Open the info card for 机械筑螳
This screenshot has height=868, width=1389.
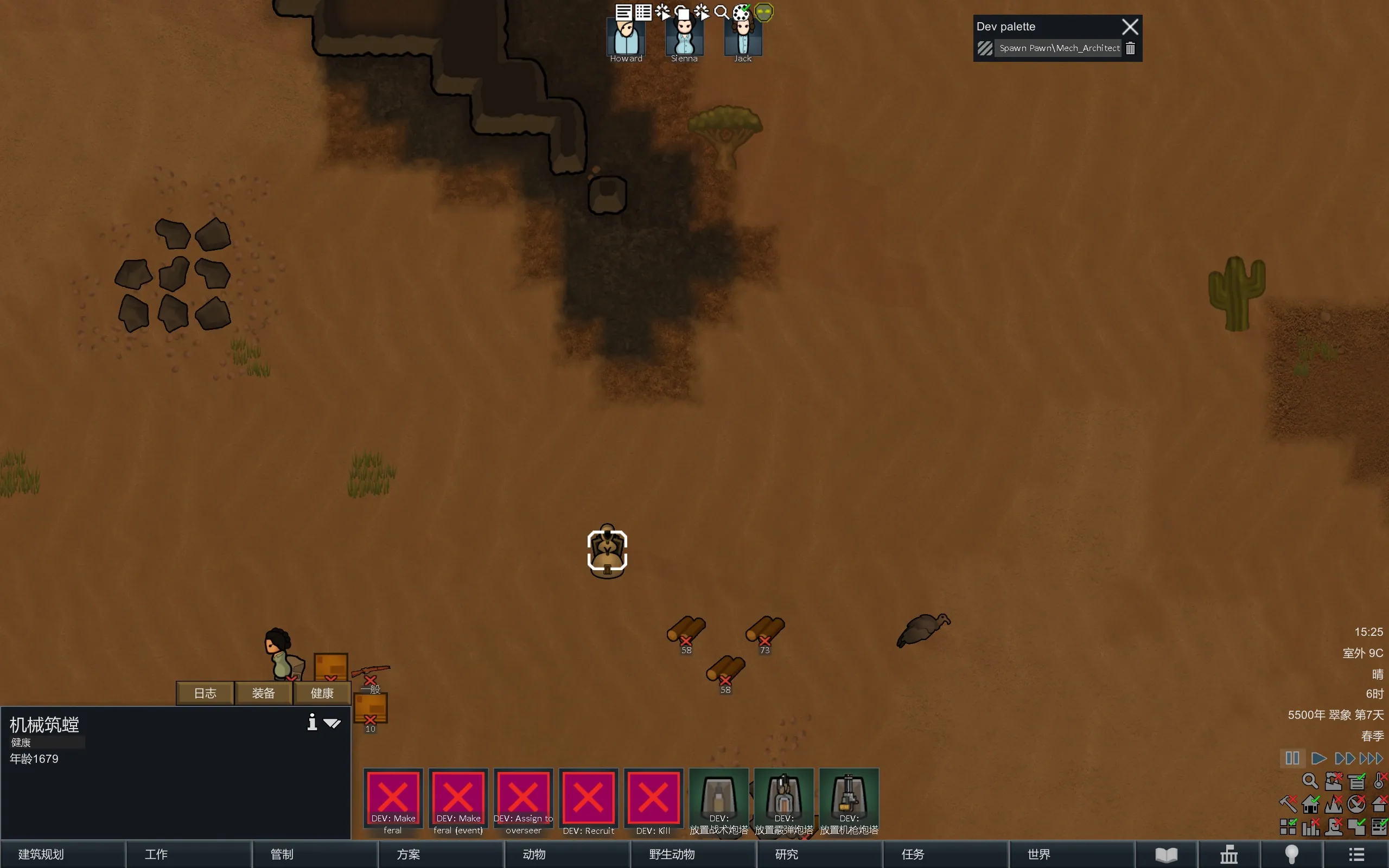[x=311, y=722]
